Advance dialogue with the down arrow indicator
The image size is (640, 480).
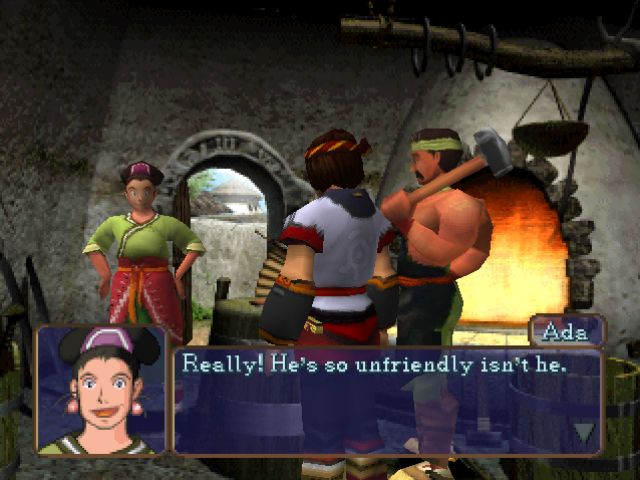click(584, 432)
